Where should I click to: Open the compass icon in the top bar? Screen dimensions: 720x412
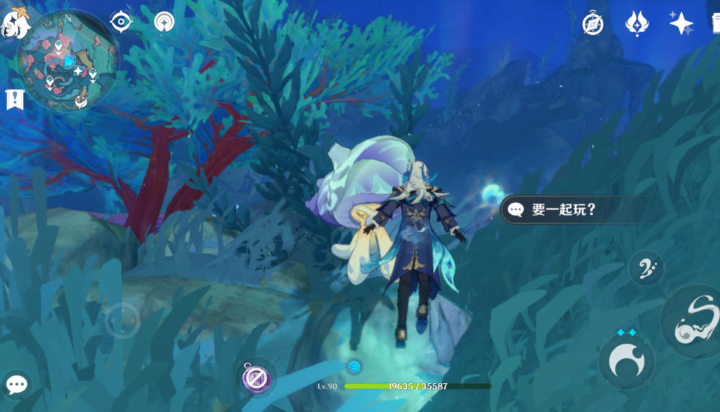[593, 23]
